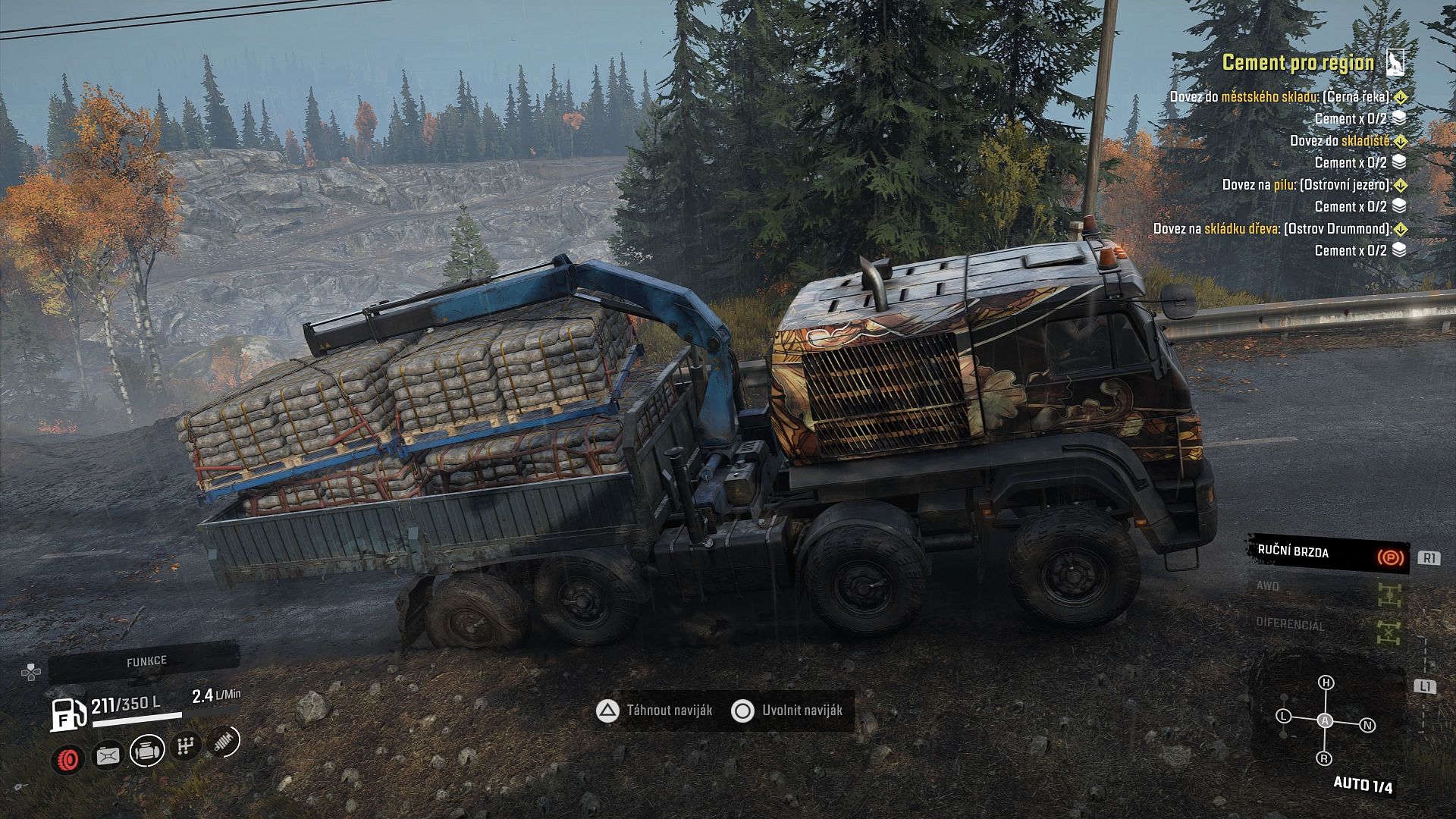The image size is (1456, 819).
Task: Choose the Táhnout naviják winch action
Action: coord(655,711)
